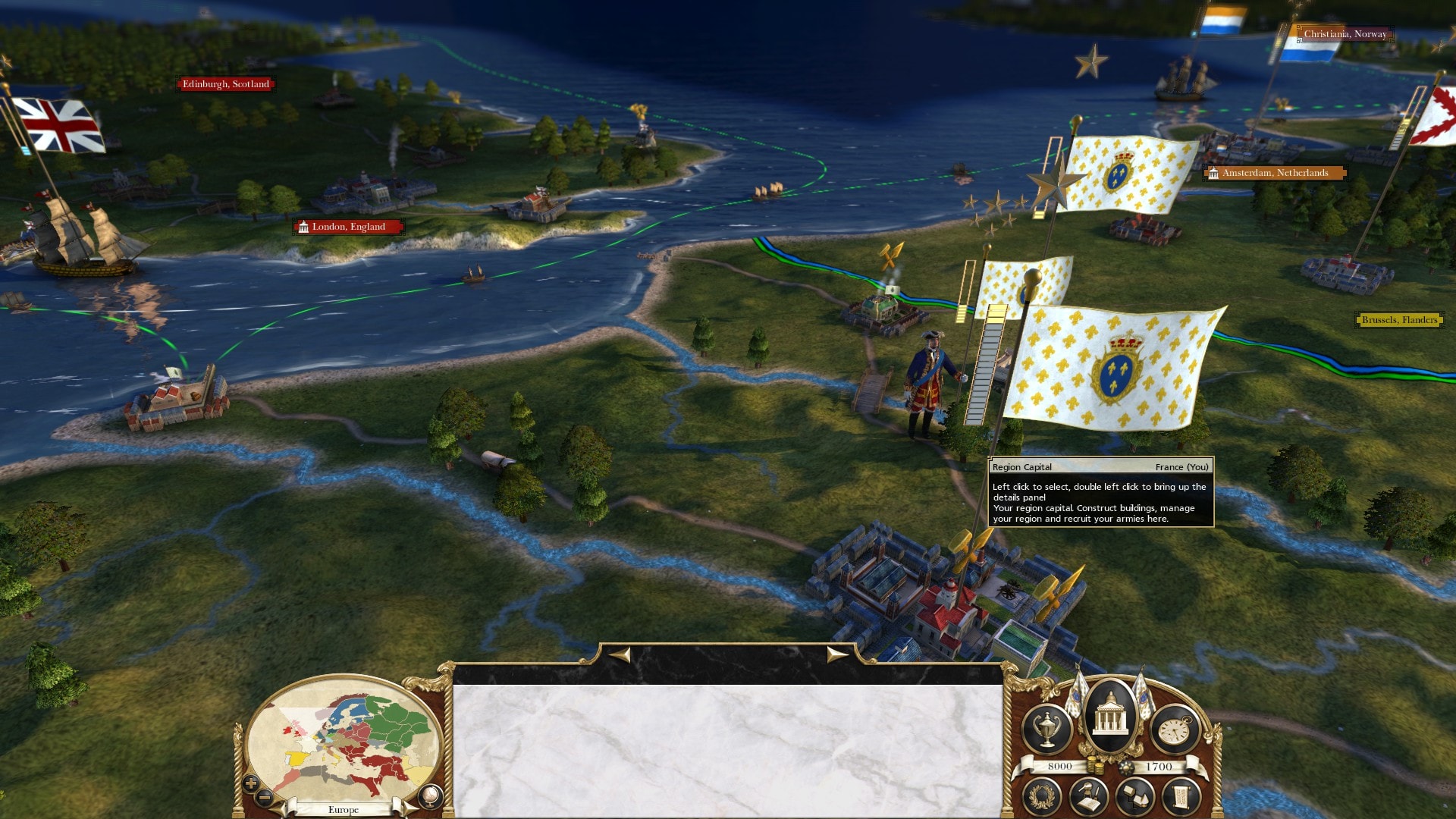Click the globe button beside the minimap
The height and width of the screenshot is (819, 1456).
(429, 795)
